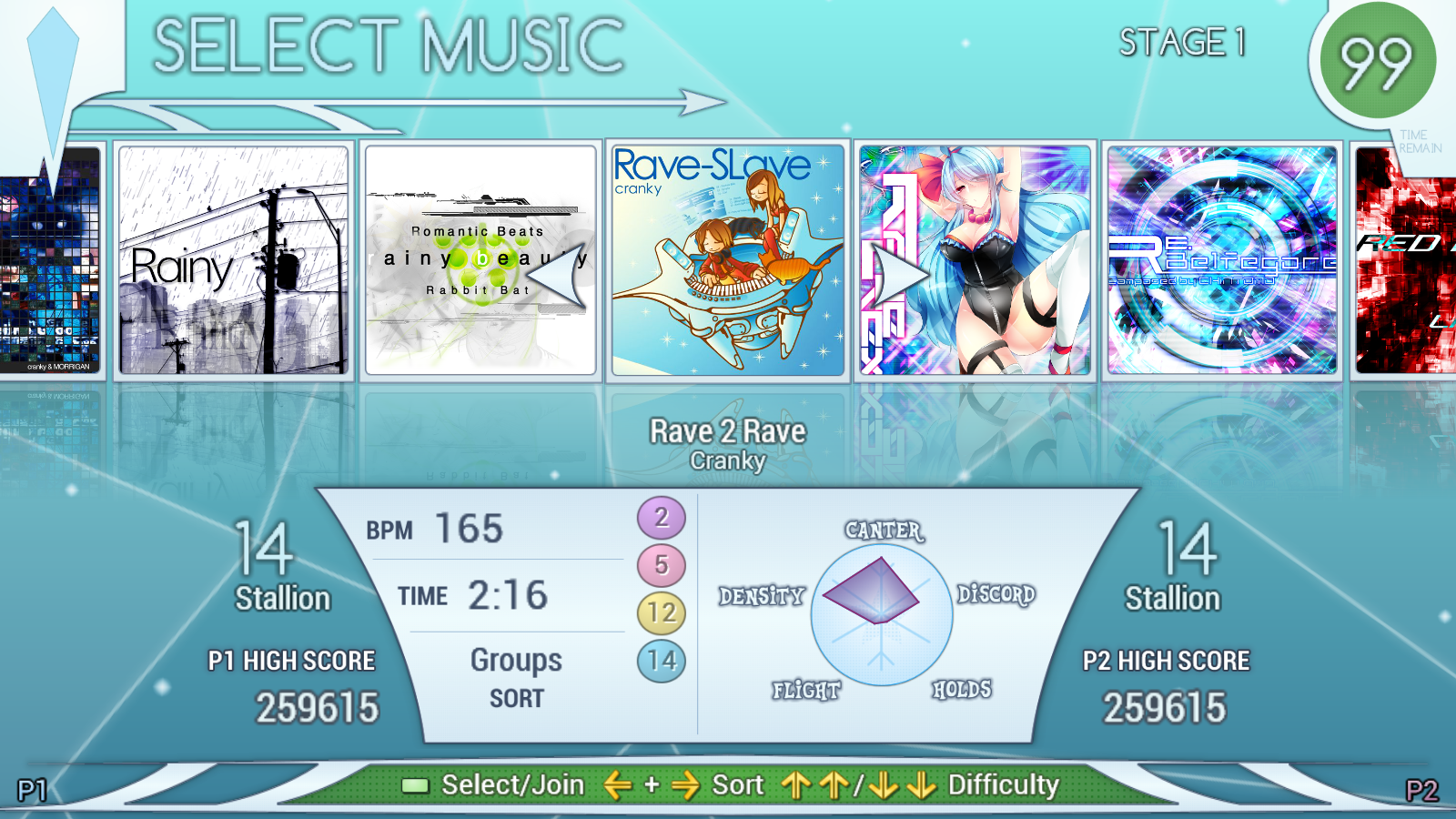Screen dimensions: 1456x819
Task: Select purple difficulty level 2
Action: (x=662, y=518)
